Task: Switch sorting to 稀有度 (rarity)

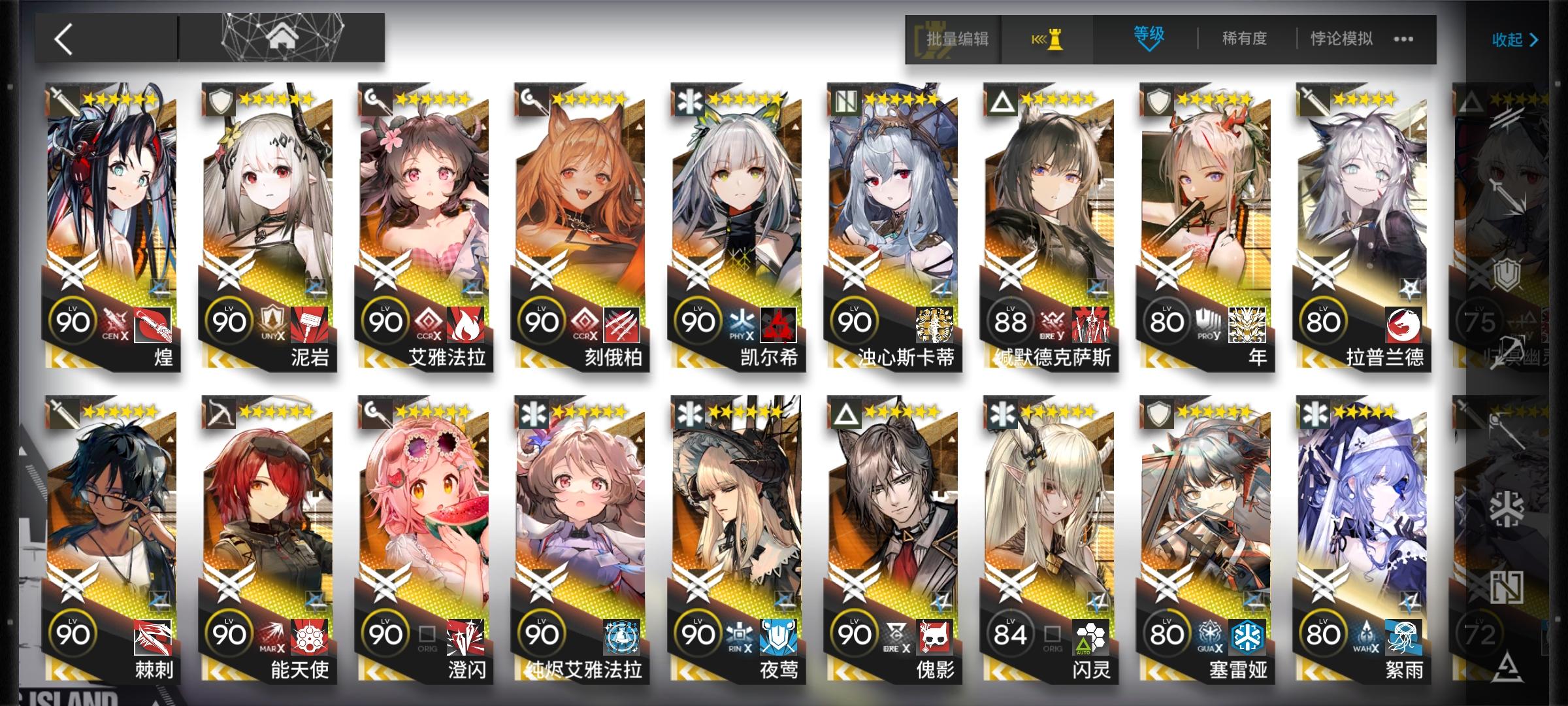Action: 1245,39
